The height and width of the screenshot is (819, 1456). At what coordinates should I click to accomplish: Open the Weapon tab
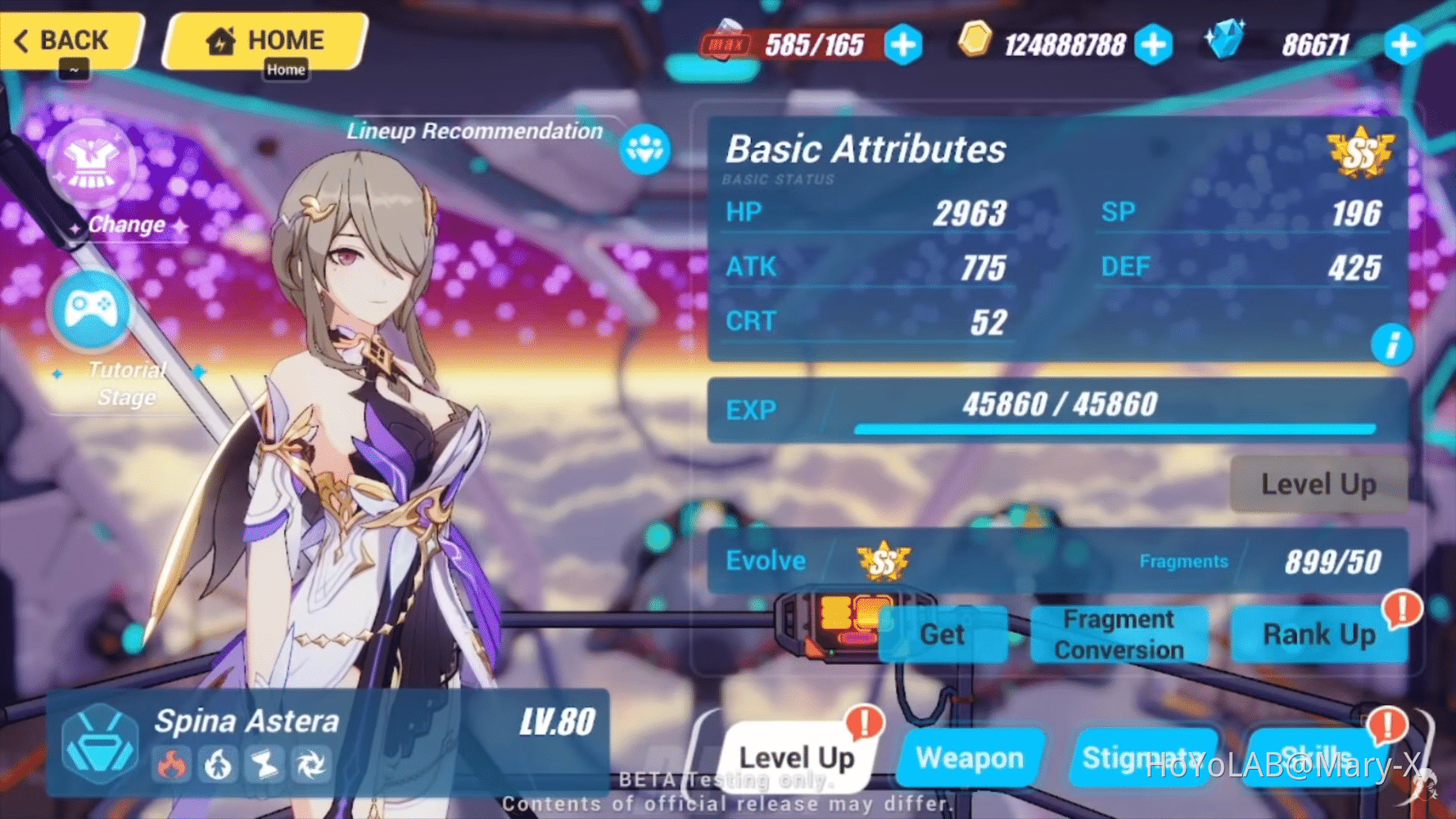click(970, 757)
